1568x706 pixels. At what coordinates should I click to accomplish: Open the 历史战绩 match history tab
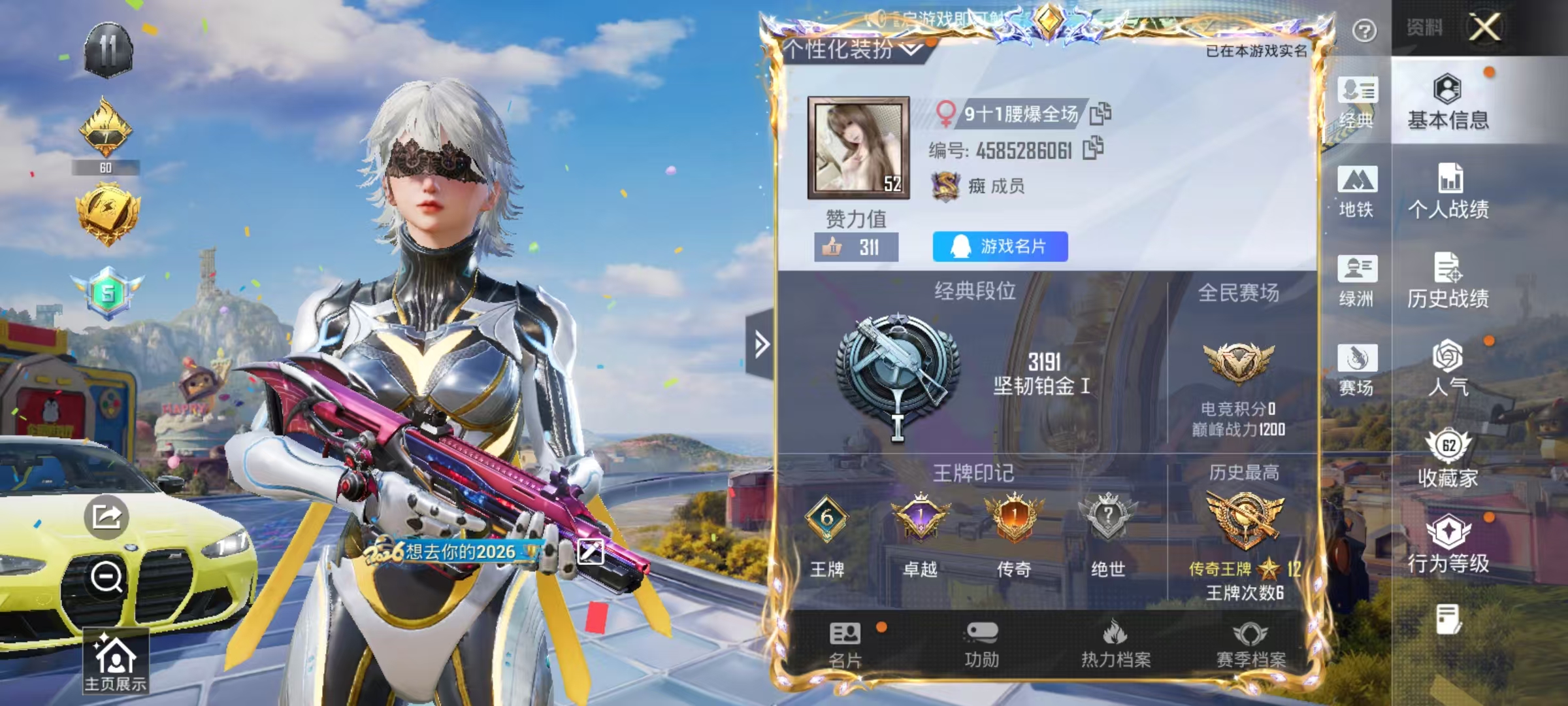pyautogui.click(x=1448, y=280)
